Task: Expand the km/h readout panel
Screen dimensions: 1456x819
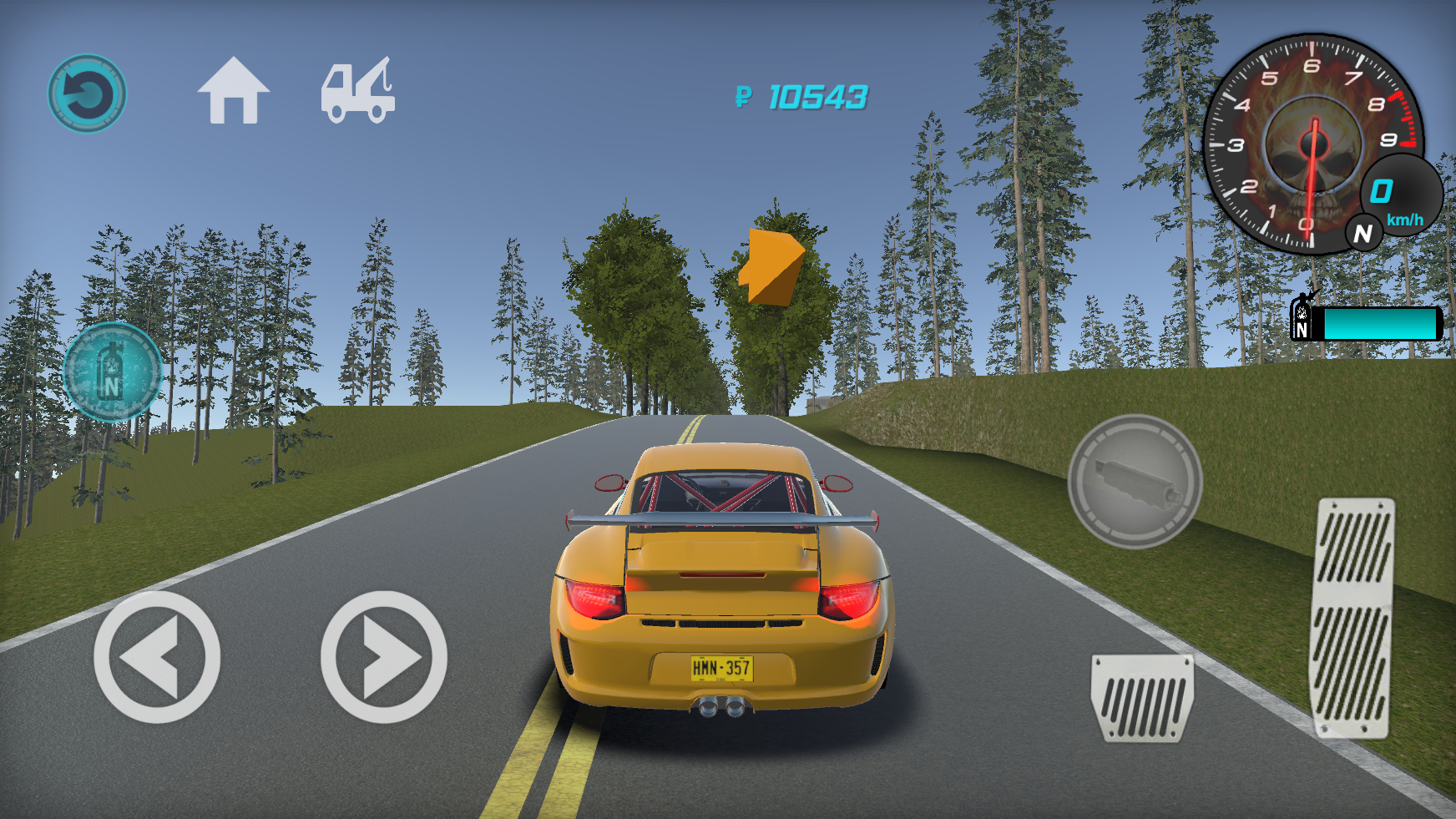Action: 1405,219
